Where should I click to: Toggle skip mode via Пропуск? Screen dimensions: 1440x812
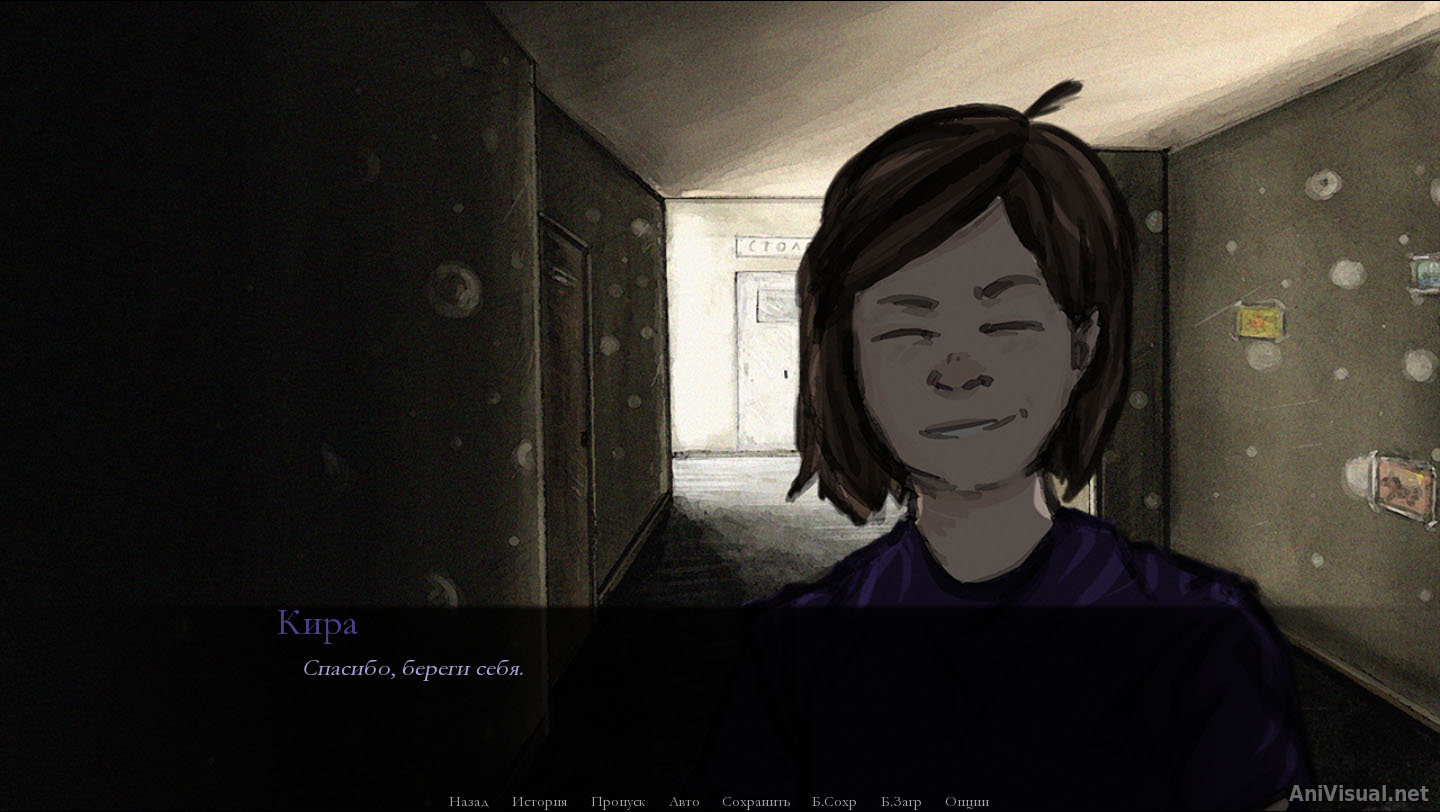619,801
